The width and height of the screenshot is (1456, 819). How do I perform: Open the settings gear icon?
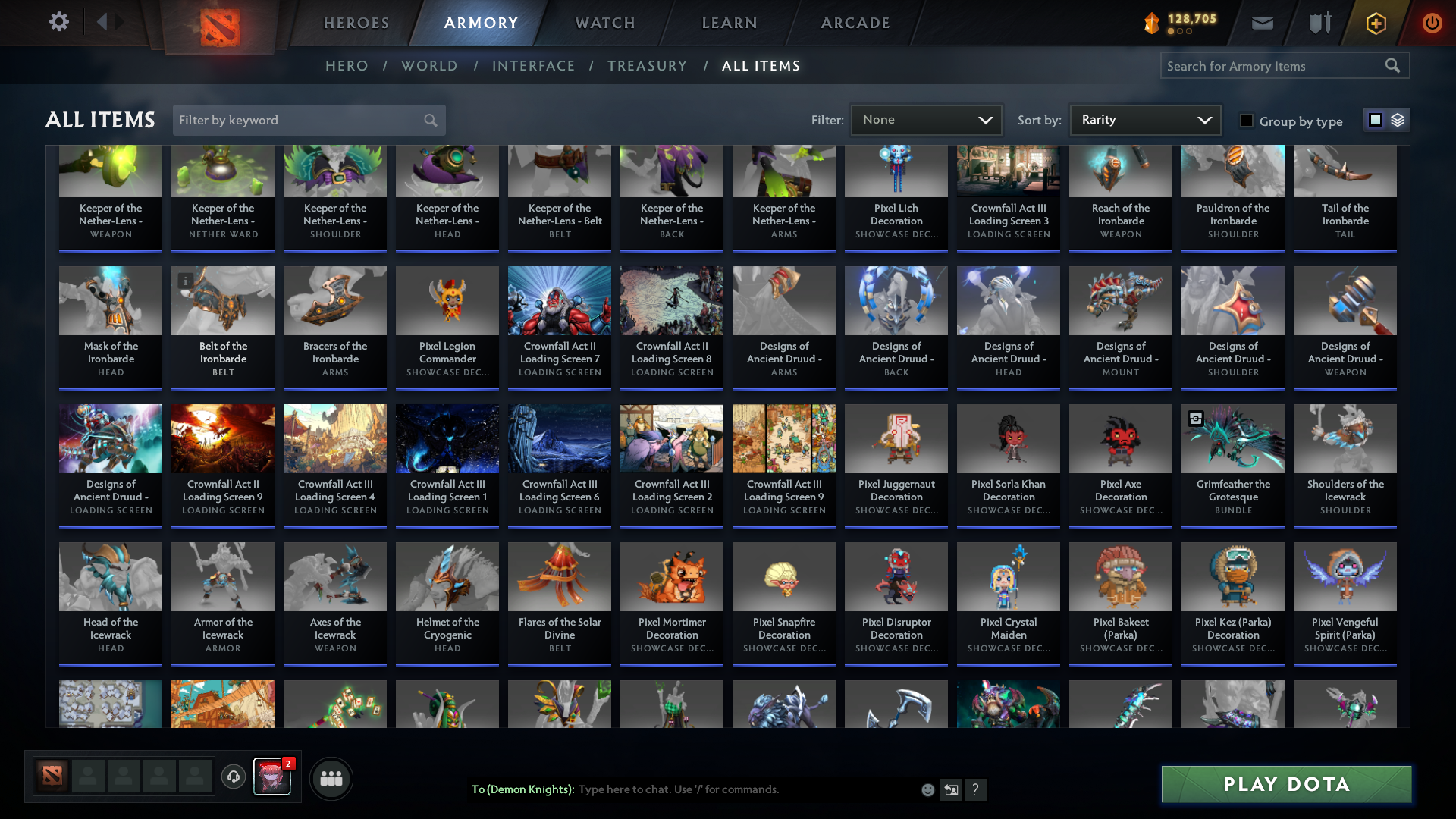pyautogui.click(x=58, y=22)
